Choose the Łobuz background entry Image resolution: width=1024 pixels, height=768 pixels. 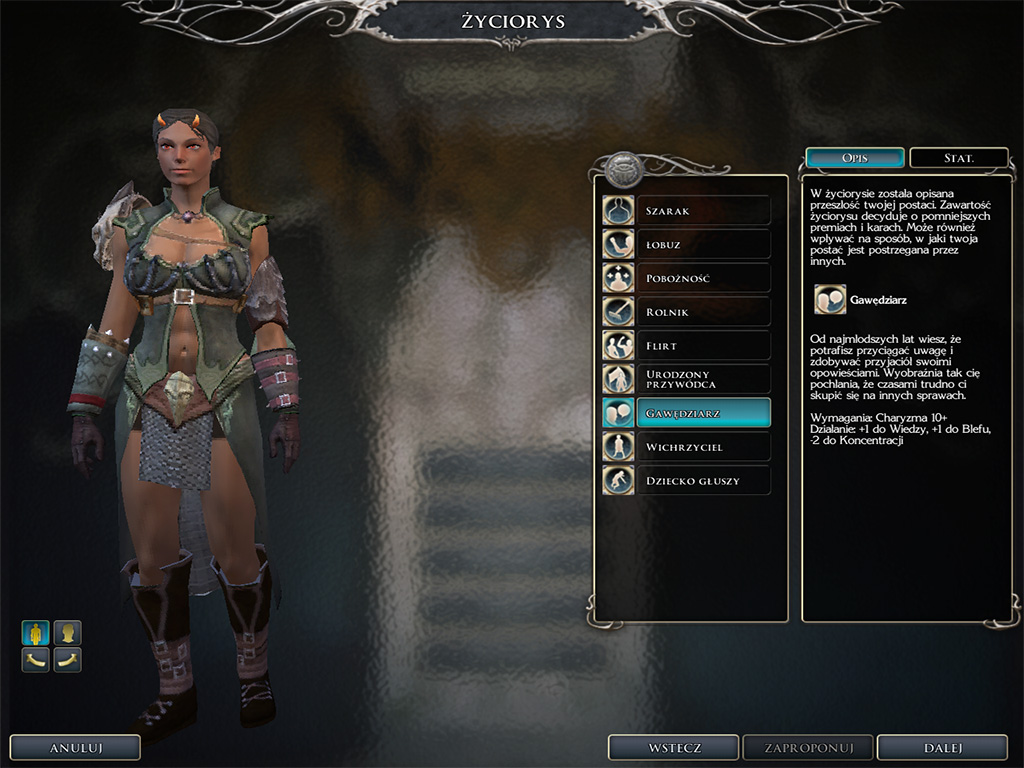click(687, 244)
